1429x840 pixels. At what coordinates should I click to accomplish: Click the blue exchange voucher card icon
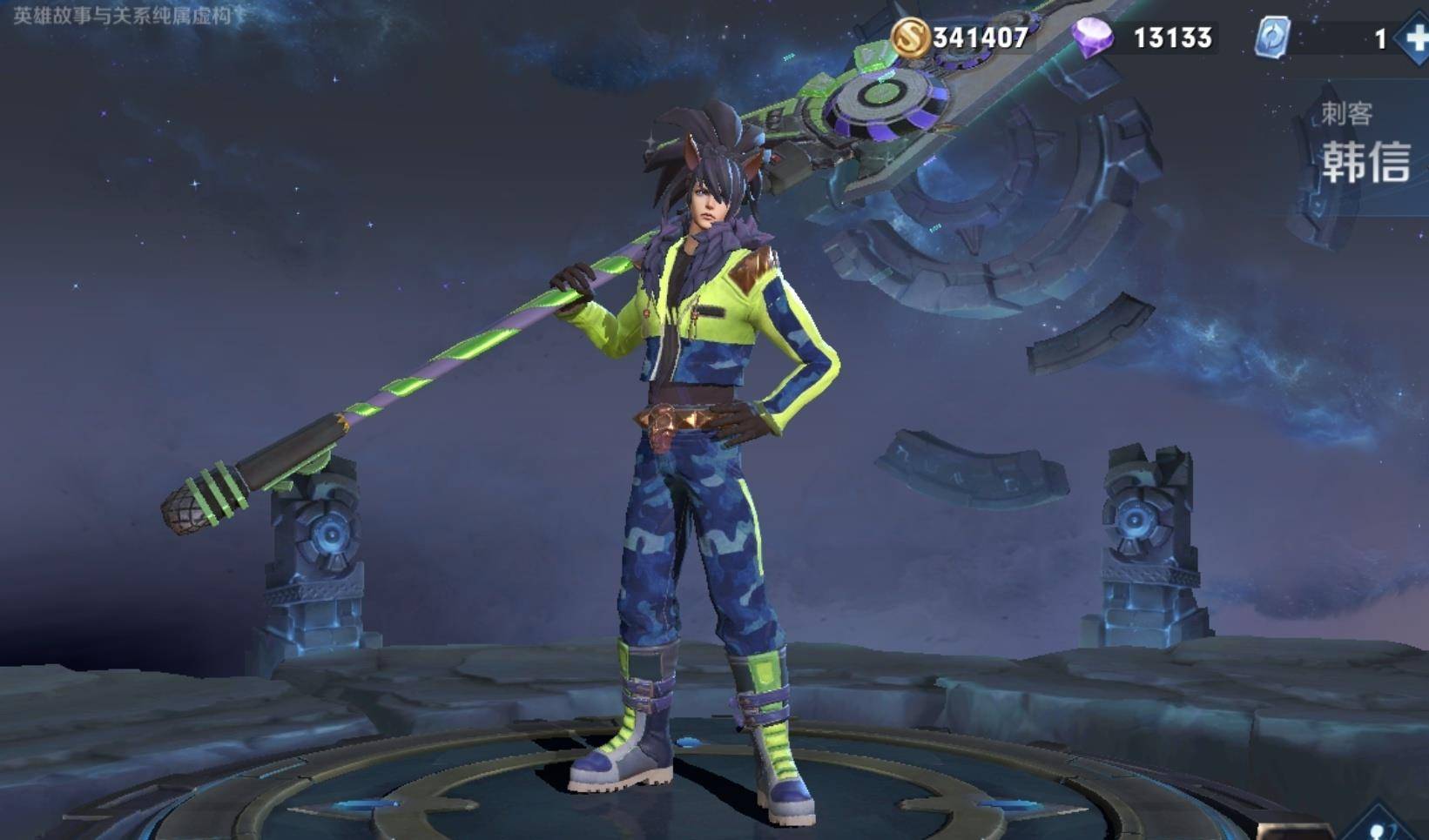(x=1272, y=38)
